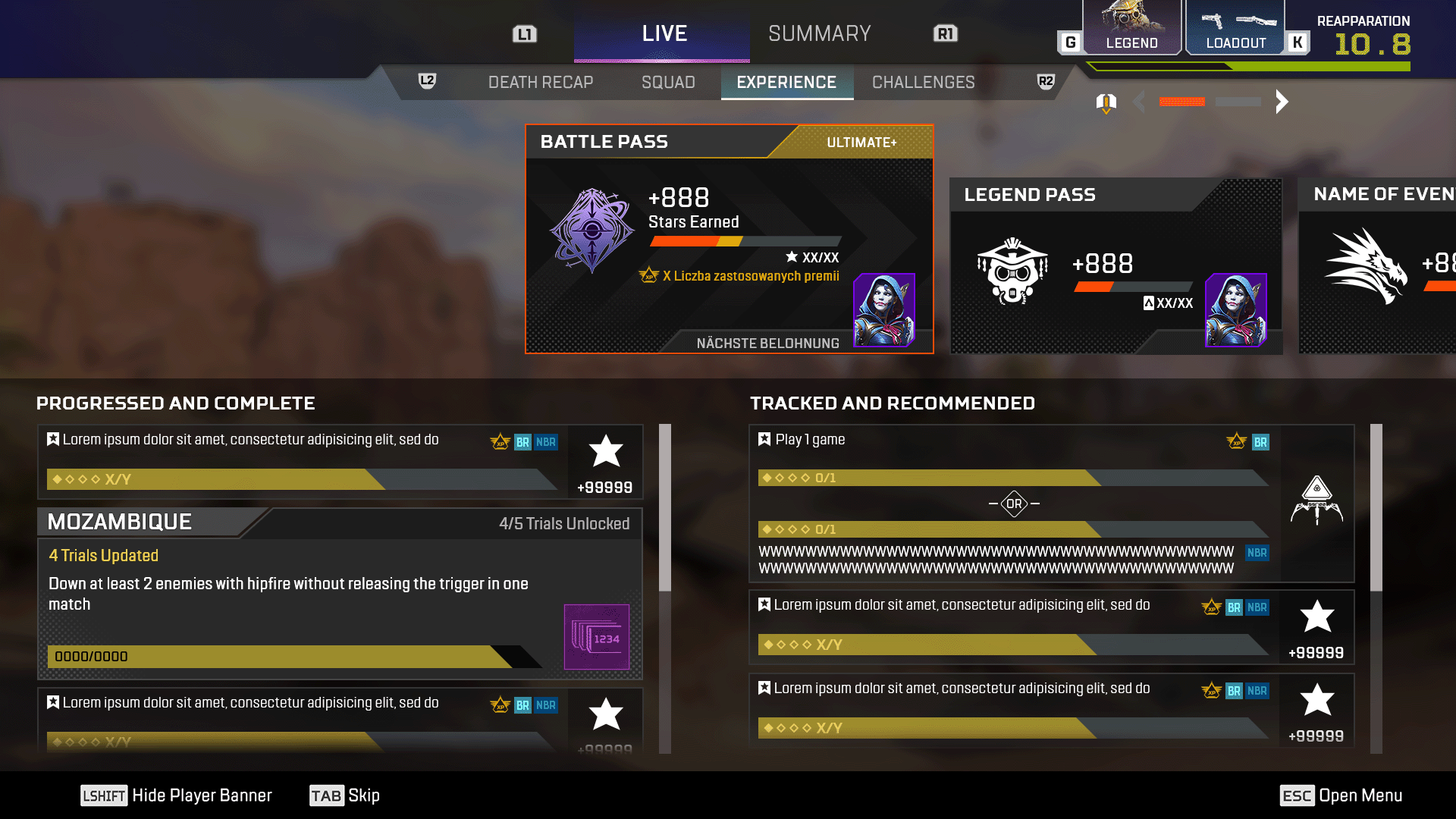The height and width of the screenshot is (819, 1456).
Task: Open the Challenges tab
Action: coord(923,83)
